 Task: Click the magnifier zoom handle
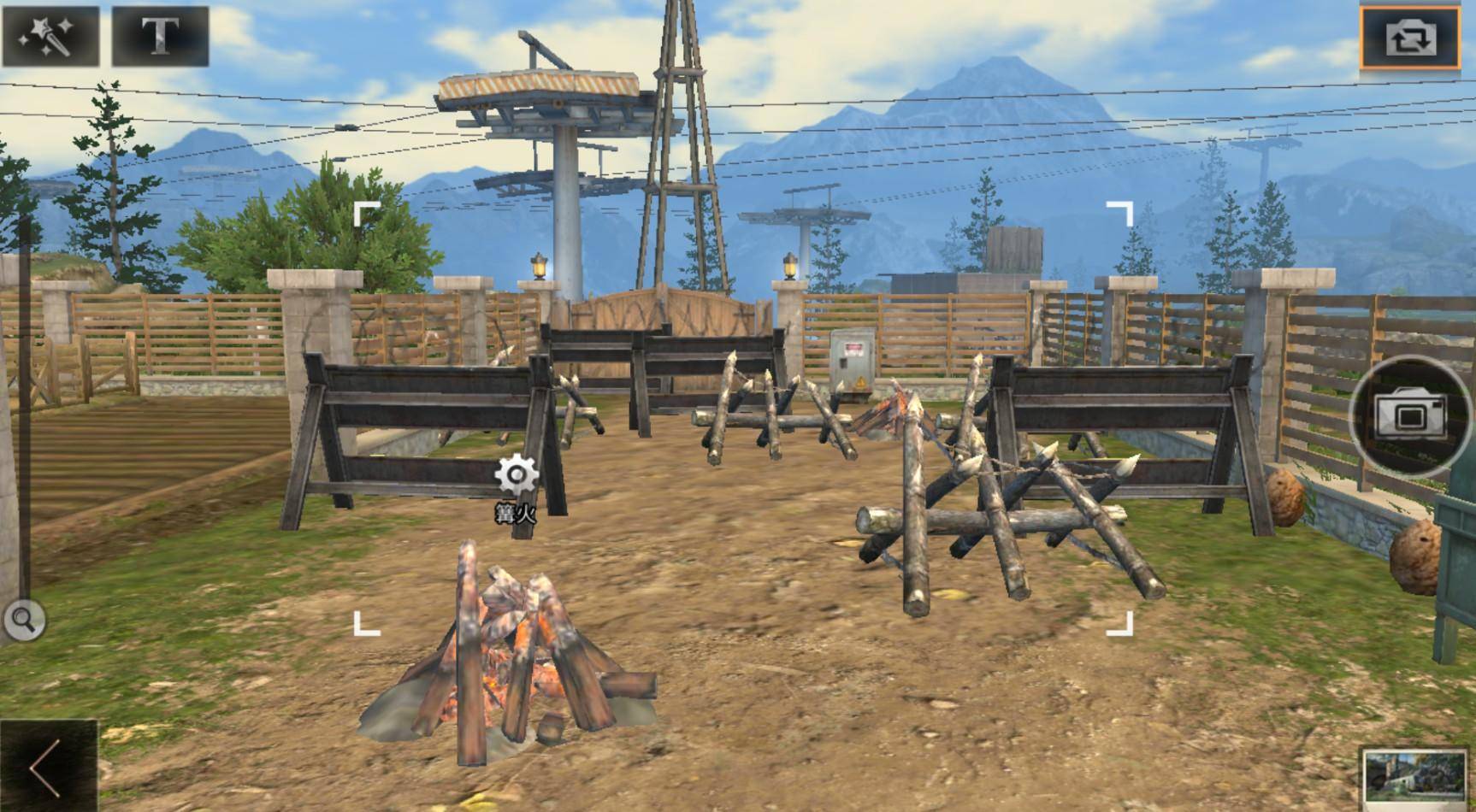tap(24, 620)
